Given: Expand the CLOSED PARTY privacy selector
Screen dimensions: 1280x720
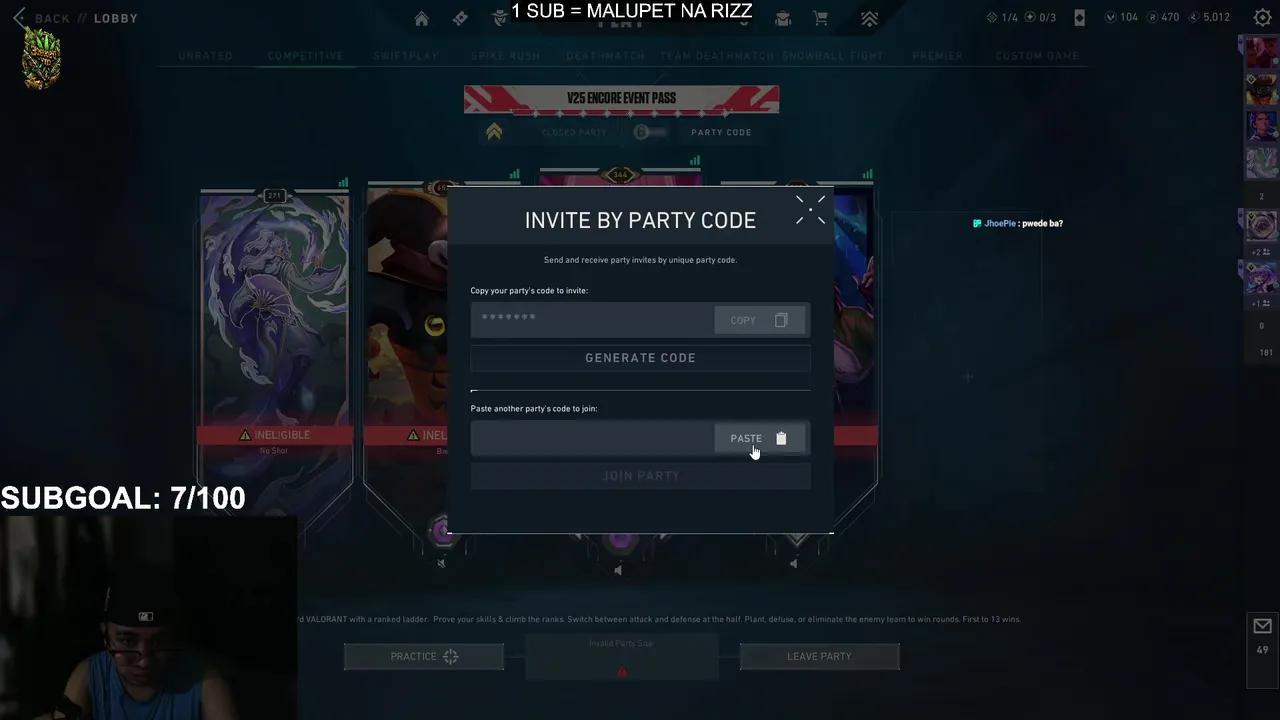Looking at the screenshot, I should (574, 131).
